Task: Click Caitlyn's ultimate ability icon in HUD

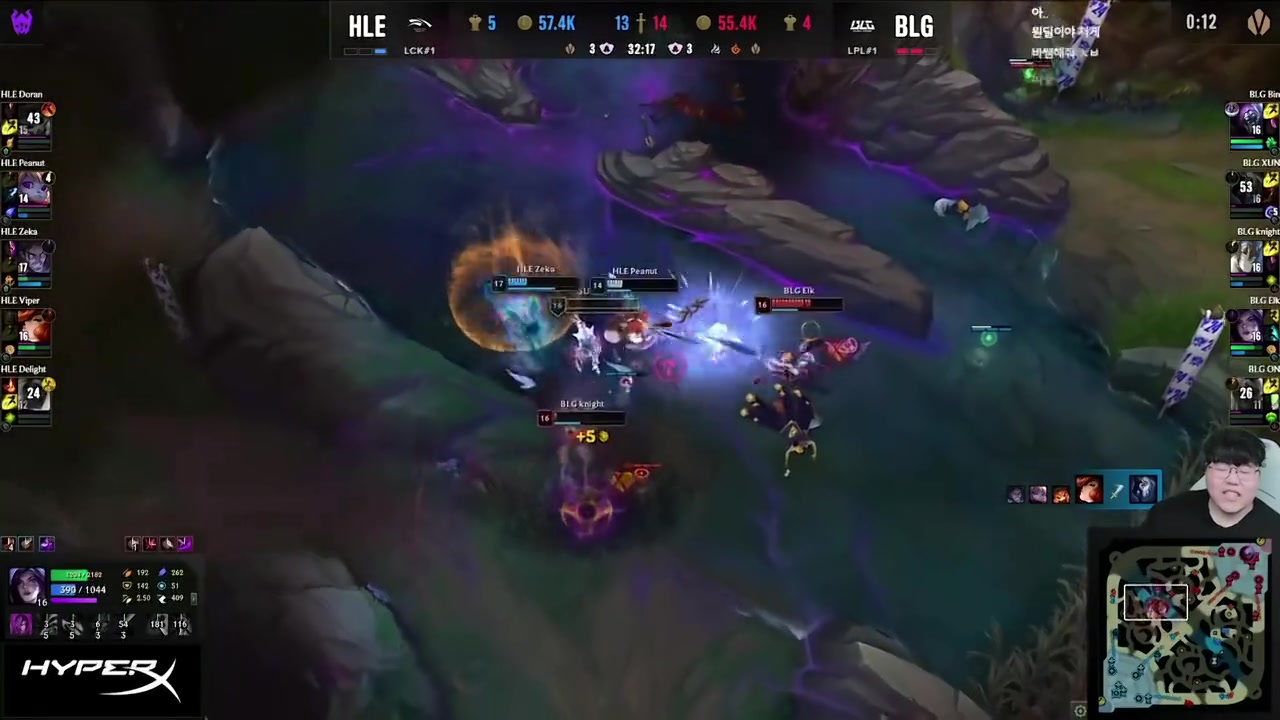Action: (183, 543)
